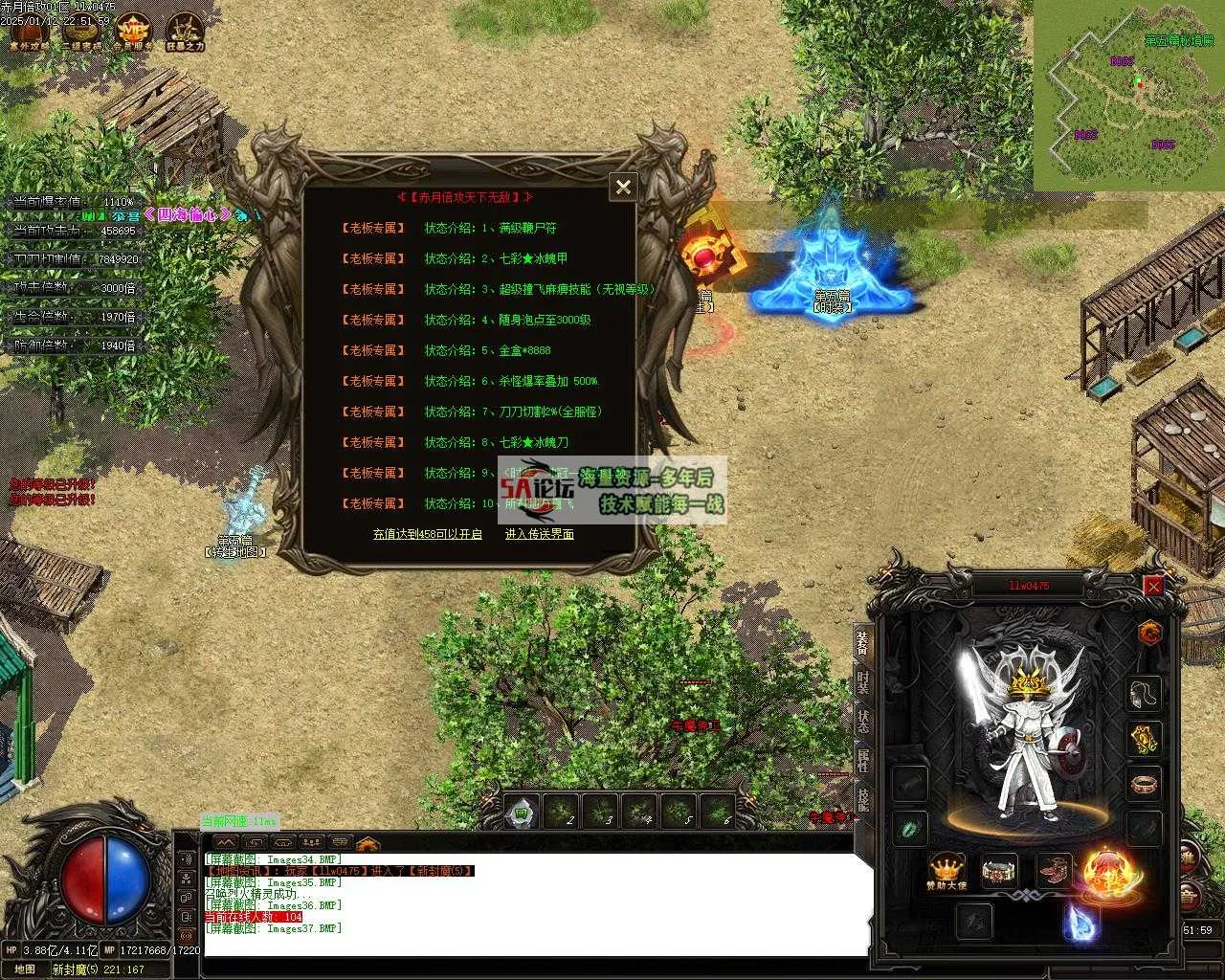Close the 赤月倍攻 boss privilege dialog
1225x980 pixels.
(x=623, y=188)
